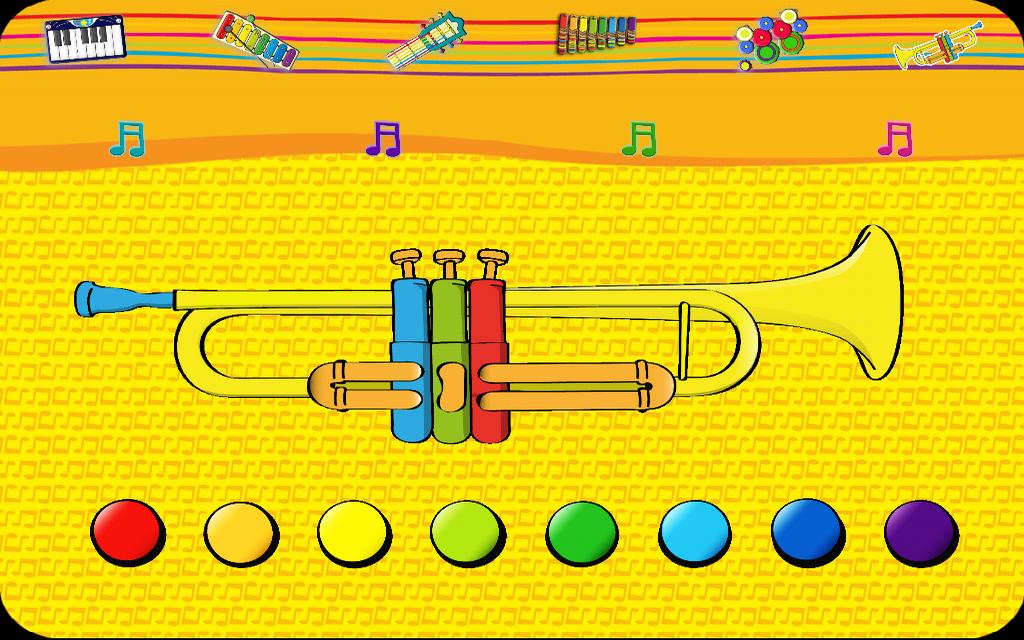Tap the orange note button
The width and height of the screenshot is (1024, 640).
pyautogui.click(x=241, y=530)
